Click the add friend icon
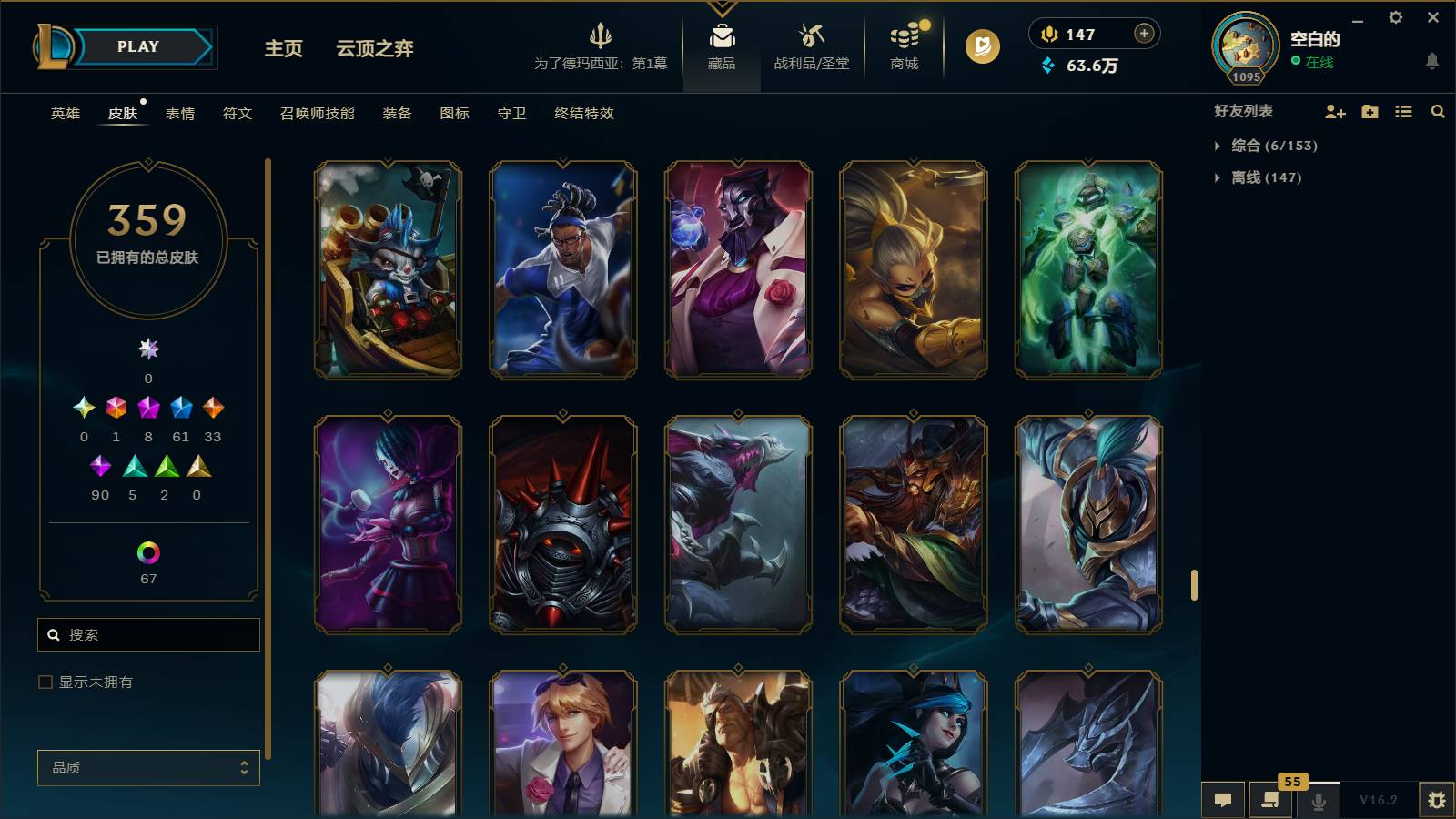Screen dimensions: 1456x819 click(x=1335, y=111)
